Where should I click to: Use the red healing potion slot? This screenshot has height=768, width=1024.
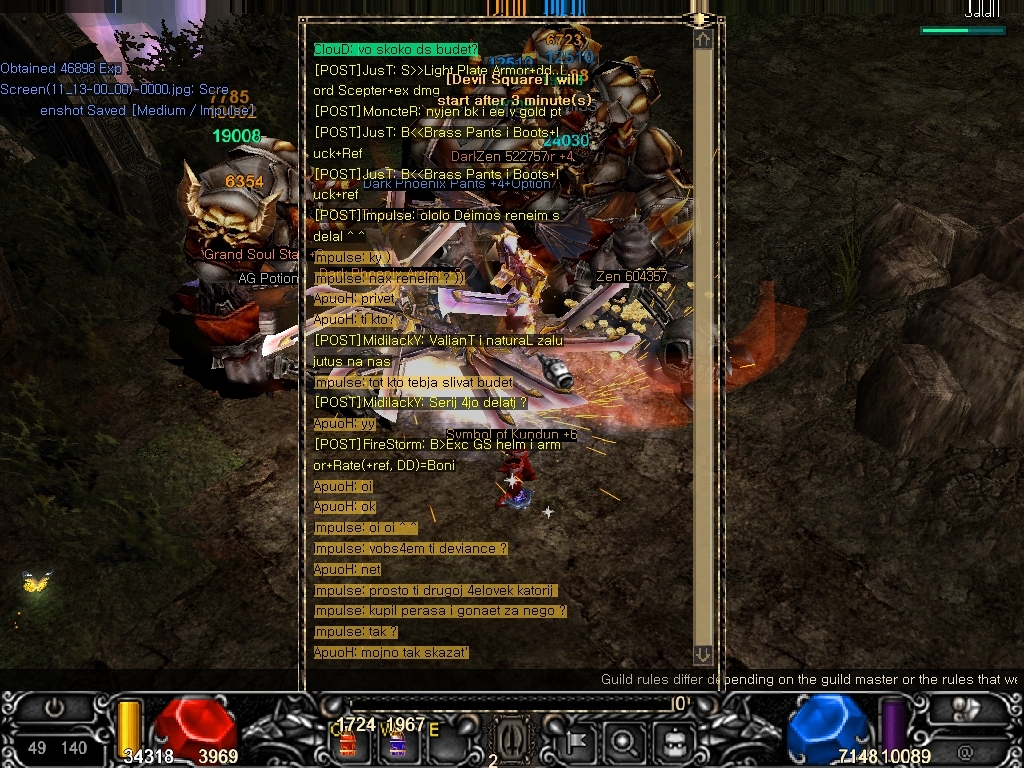click(349, 743)
